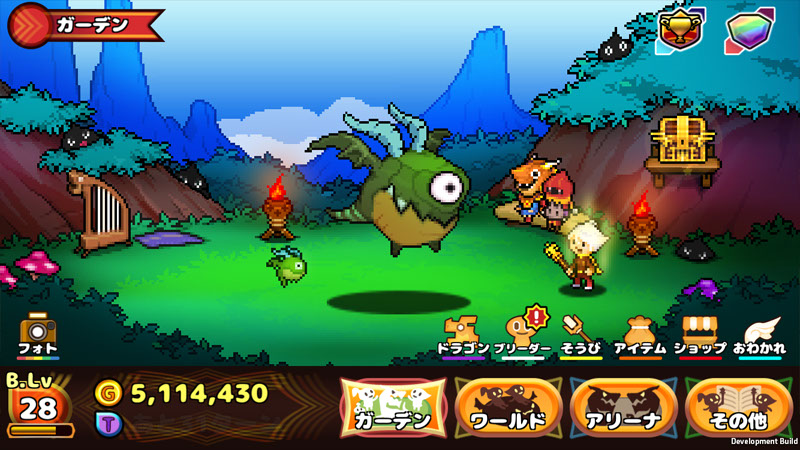Open the フォト camera mode

(37, 334)
